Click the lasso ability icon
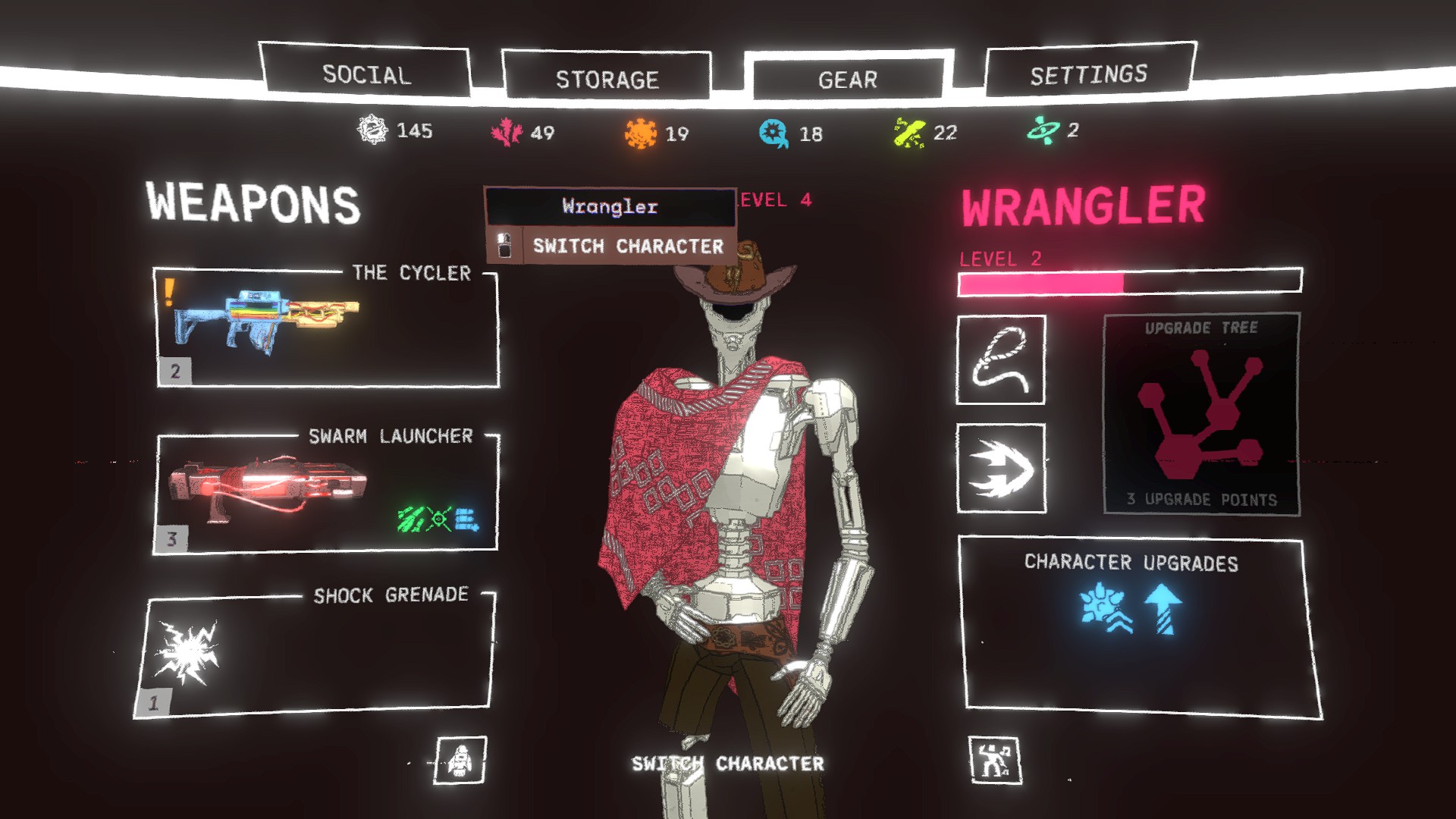 tap(1000, 360)
